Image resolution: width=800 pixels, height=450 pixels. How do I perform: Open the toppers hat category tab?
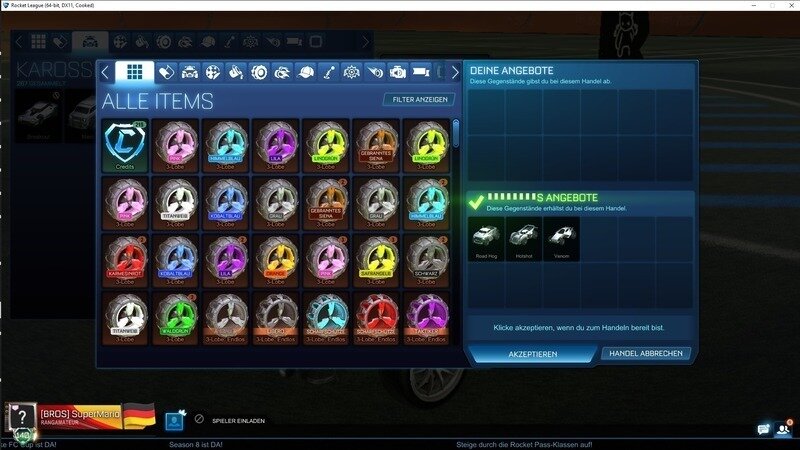pos(306,72)
